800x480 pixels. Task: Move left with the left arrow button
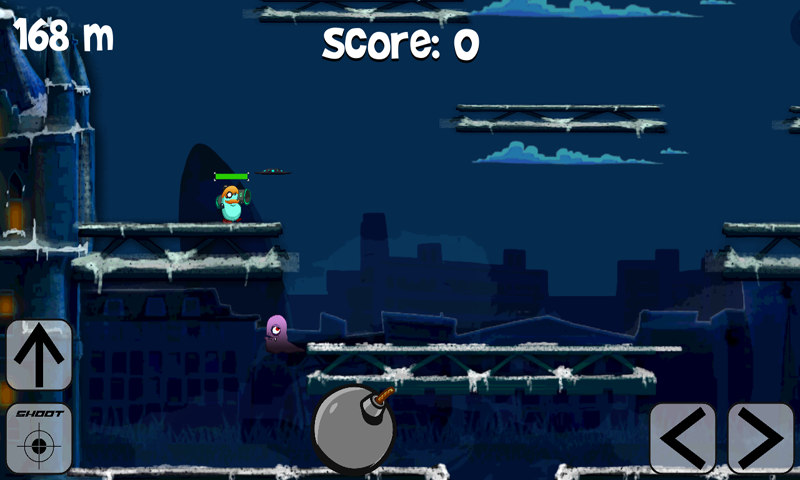pyautogui.click(x=682, y=438)
